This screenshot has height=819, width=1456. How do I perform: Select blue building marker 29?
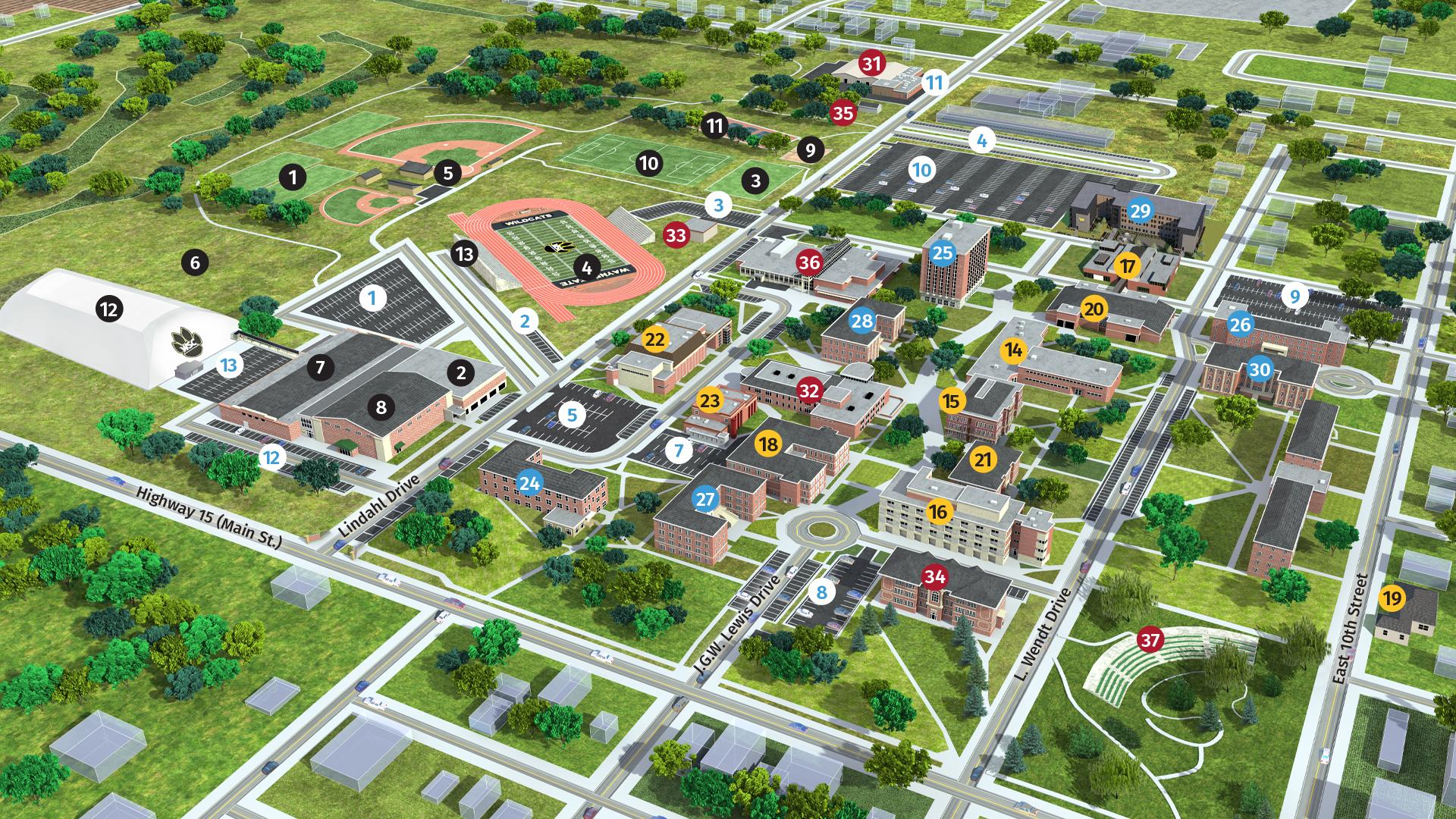[x=1141, y=210]
